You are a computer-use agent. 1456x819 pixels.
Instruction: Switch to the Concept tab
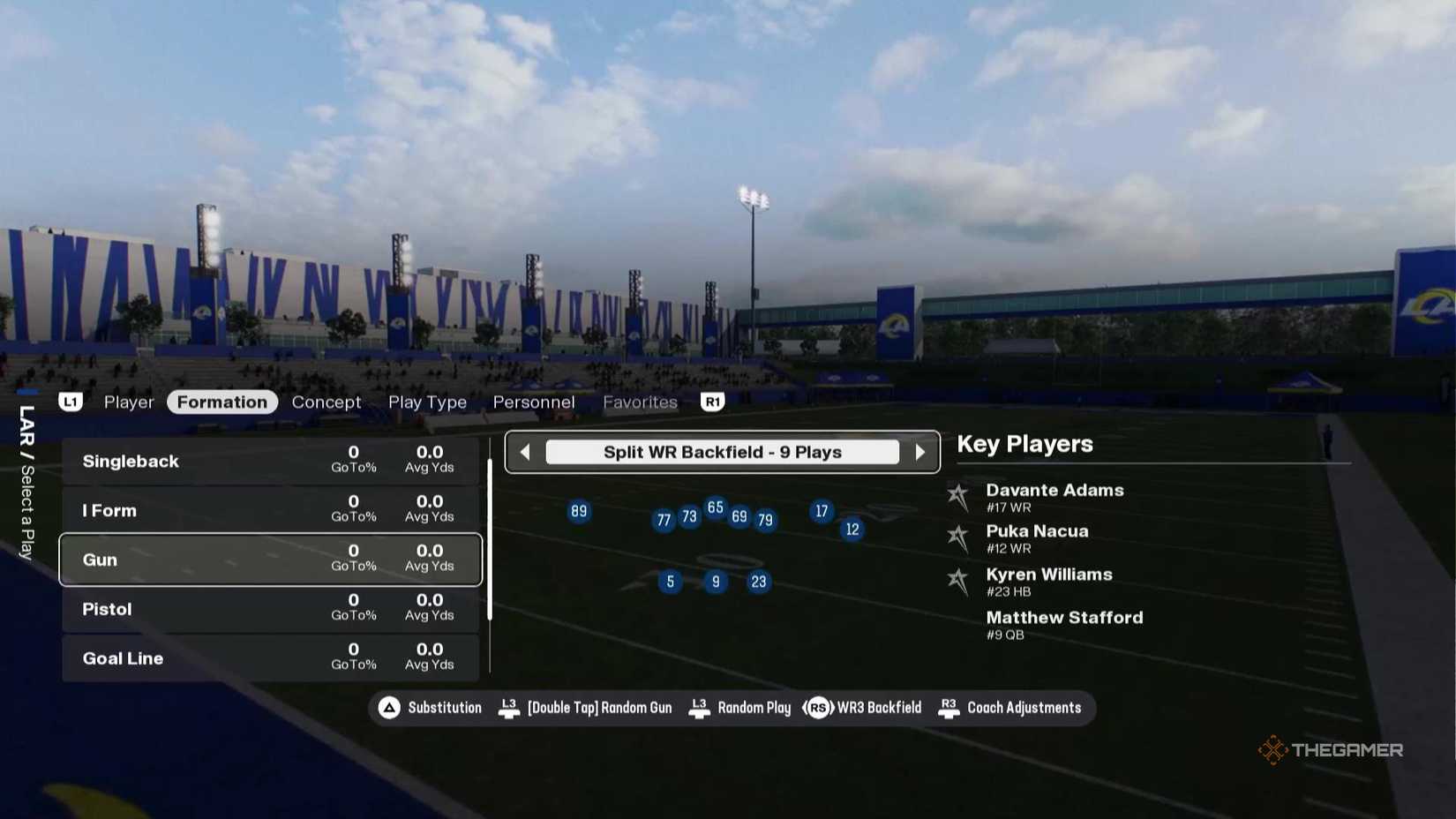point(326,402)
